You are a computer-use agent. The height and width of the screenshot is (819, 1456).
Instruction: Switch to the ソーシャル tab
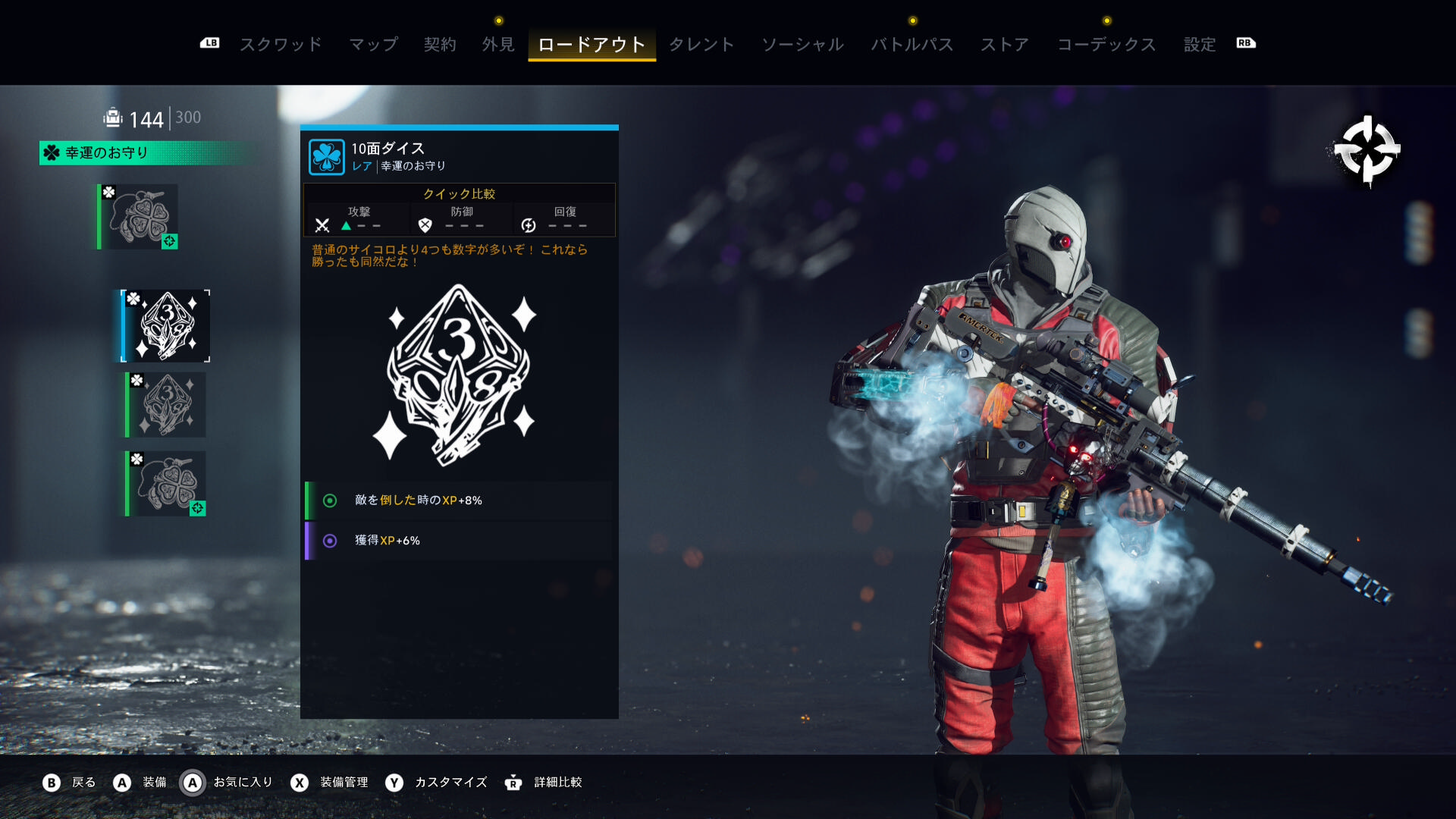click(802, 45)
